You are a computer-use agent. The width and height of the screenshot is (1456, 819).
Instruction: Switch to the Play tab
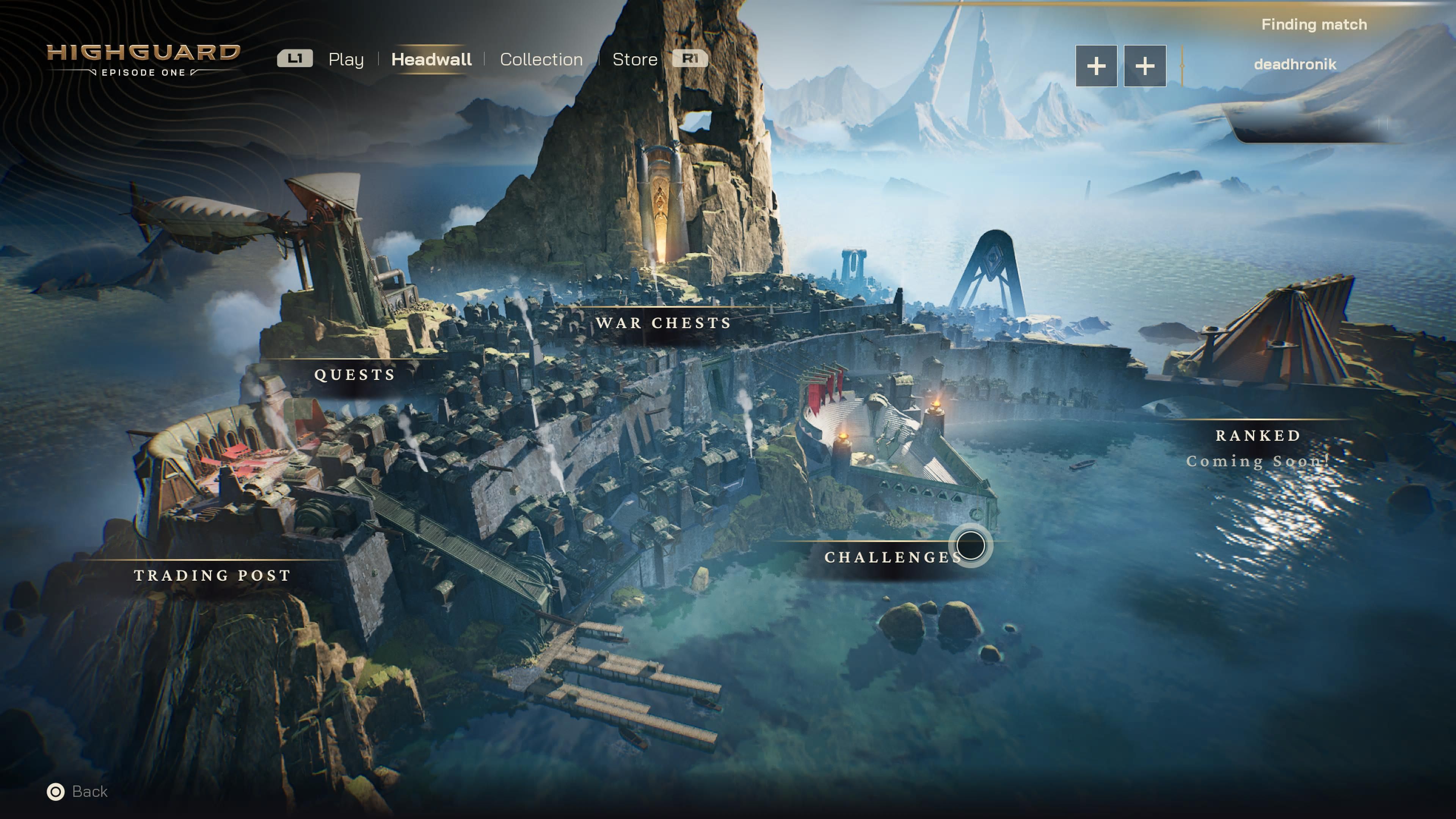point(345,60)
